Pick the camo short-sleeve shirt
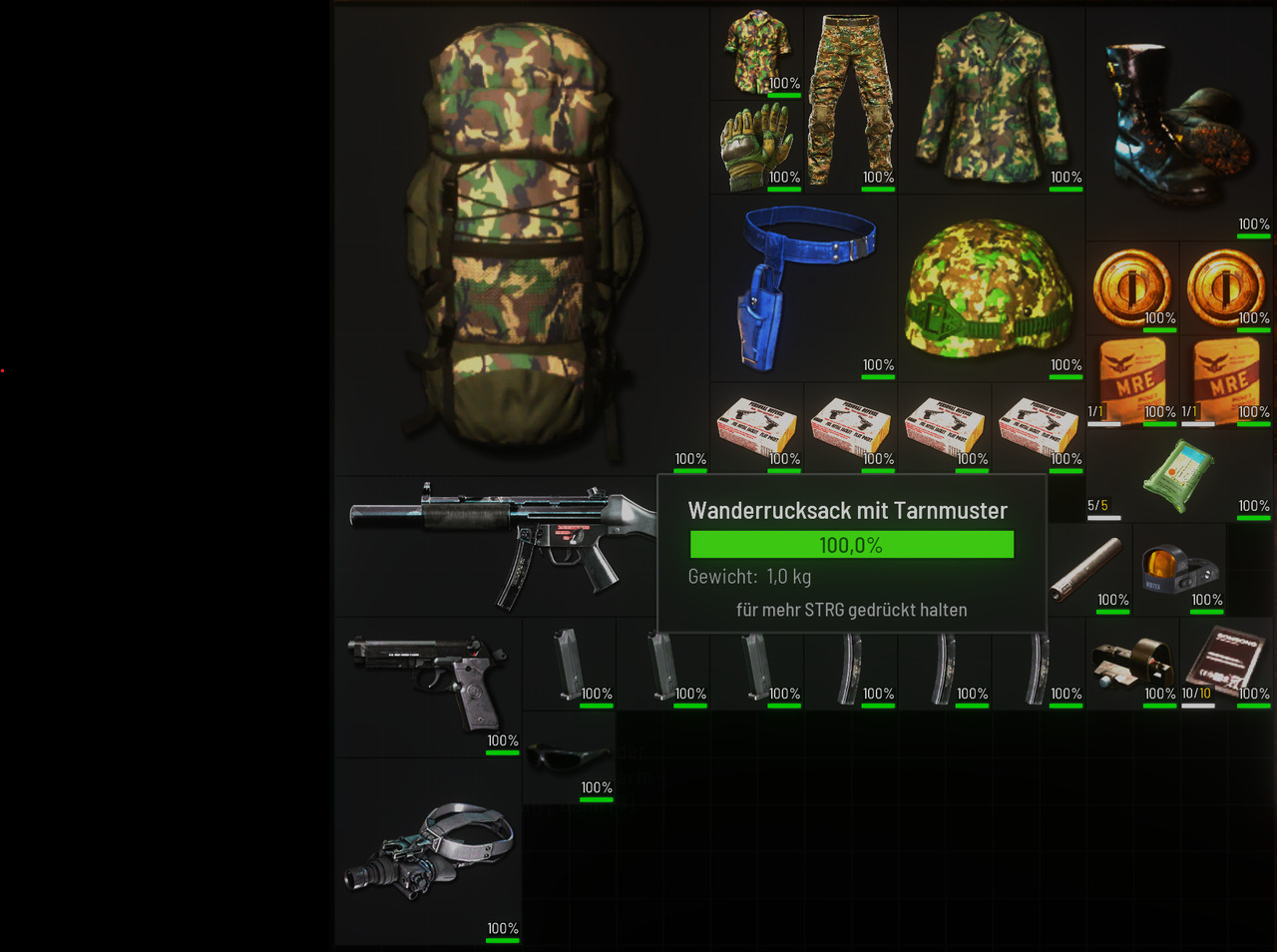 click(x=756, y=54)
